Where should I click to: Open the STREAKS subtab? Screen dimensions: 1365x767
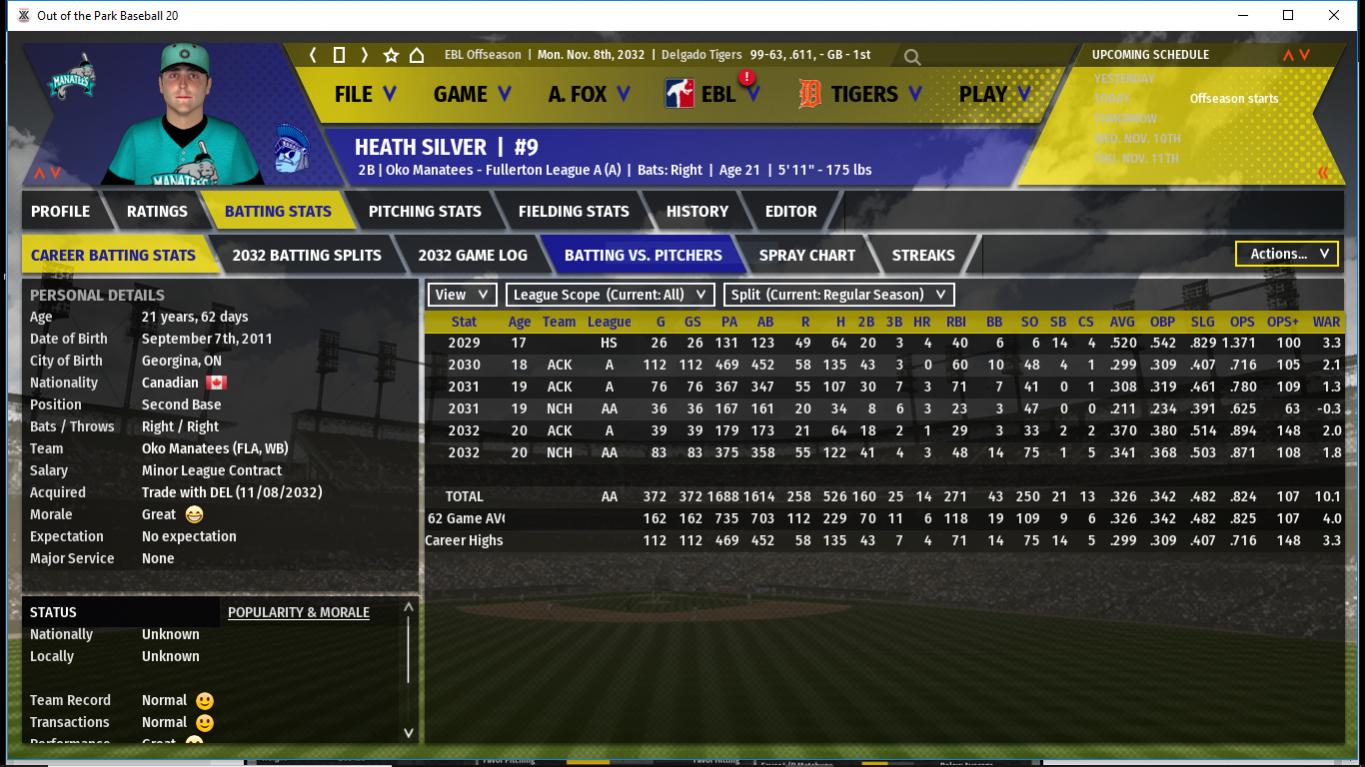pos(923,255)
